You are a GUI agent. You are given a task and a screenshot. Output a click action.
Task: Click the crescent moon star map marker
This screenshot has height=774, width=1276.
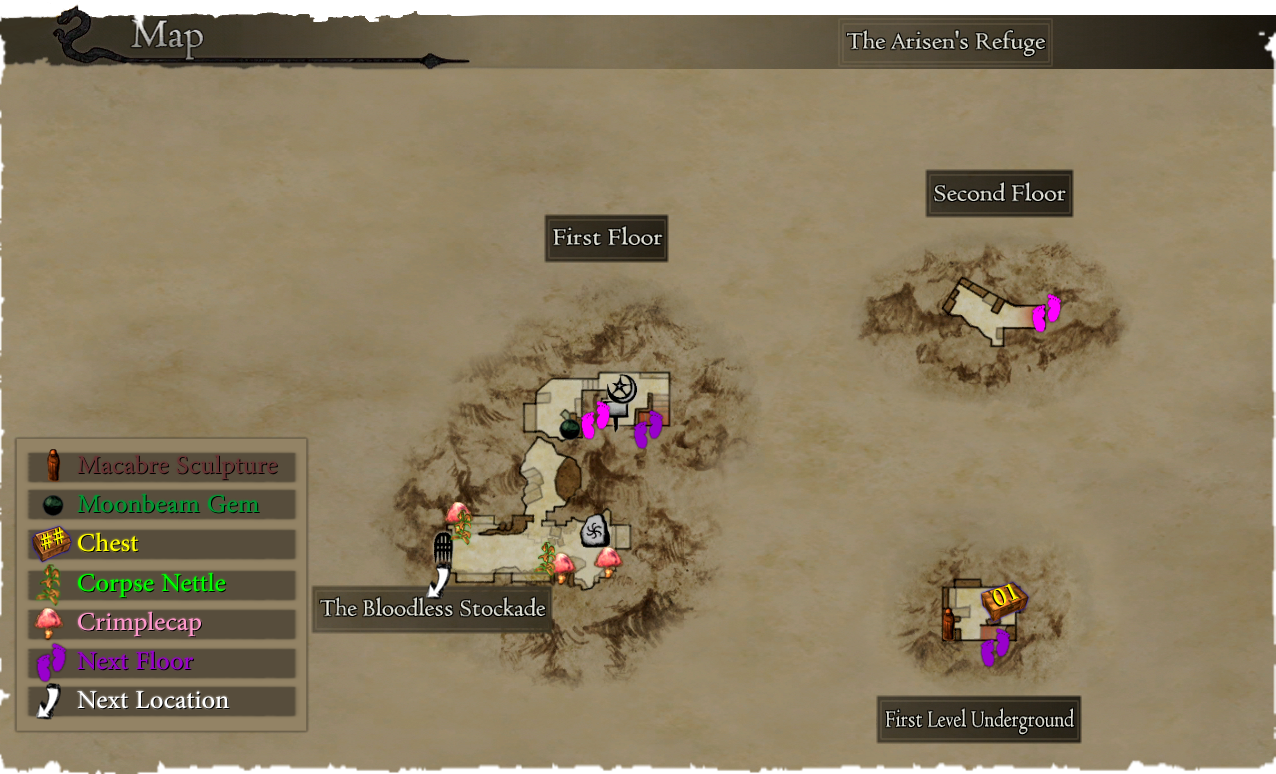[x=622, y=389]
